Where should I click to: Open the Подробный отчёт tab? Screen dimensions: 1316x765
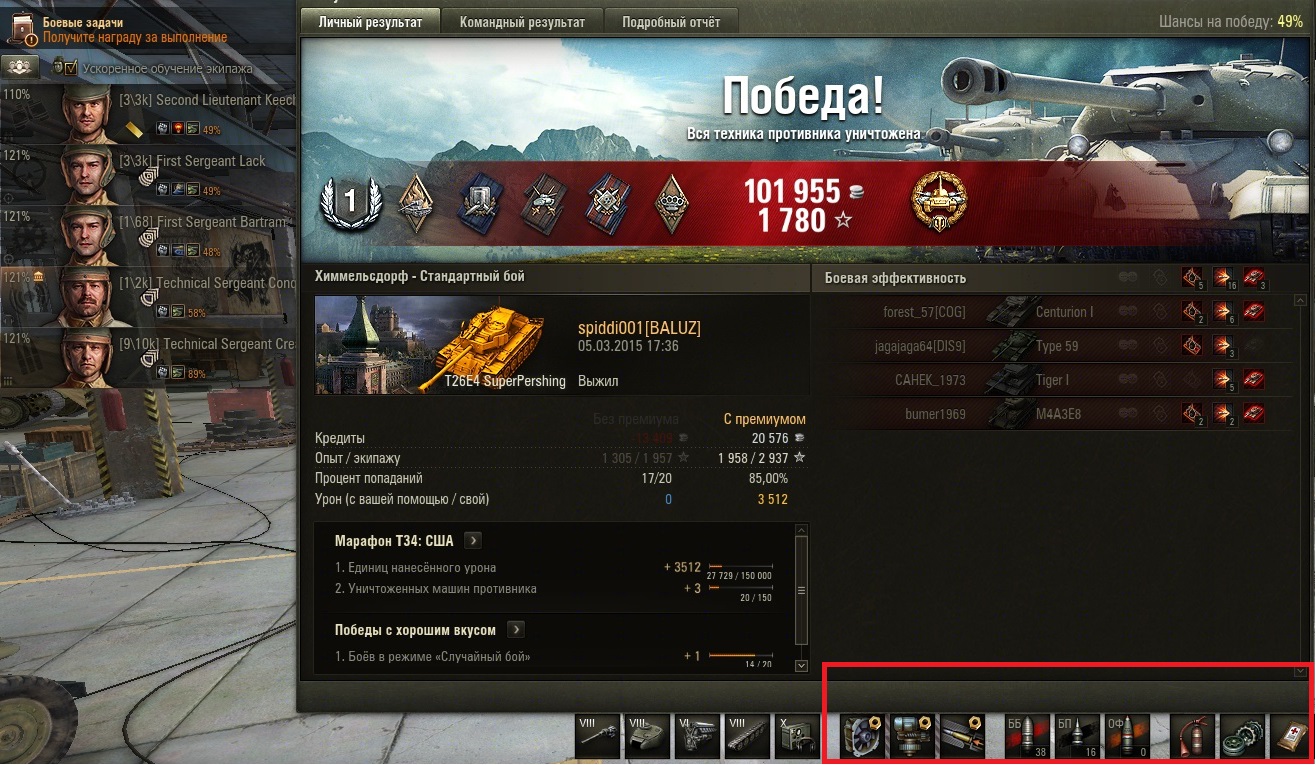670,22
